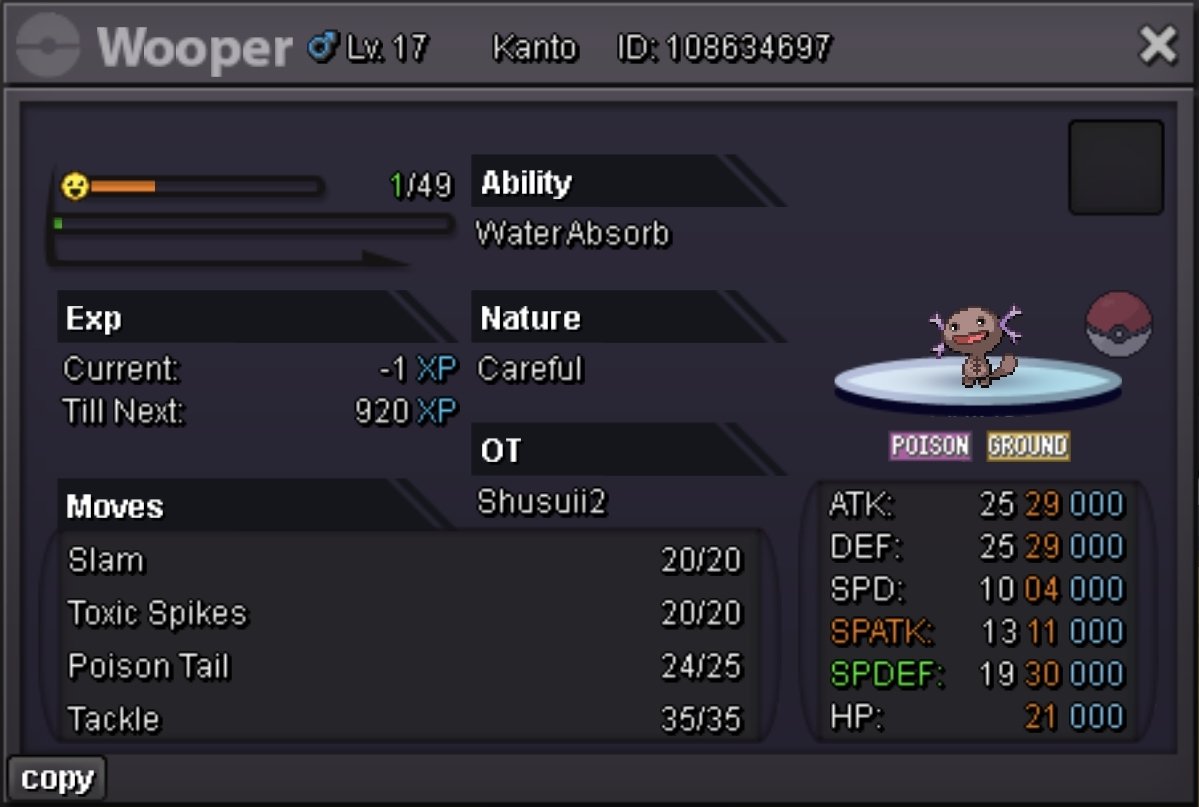Click the empty held item slot
Screen dimensions: 1199x807
tap(1116, 167)
